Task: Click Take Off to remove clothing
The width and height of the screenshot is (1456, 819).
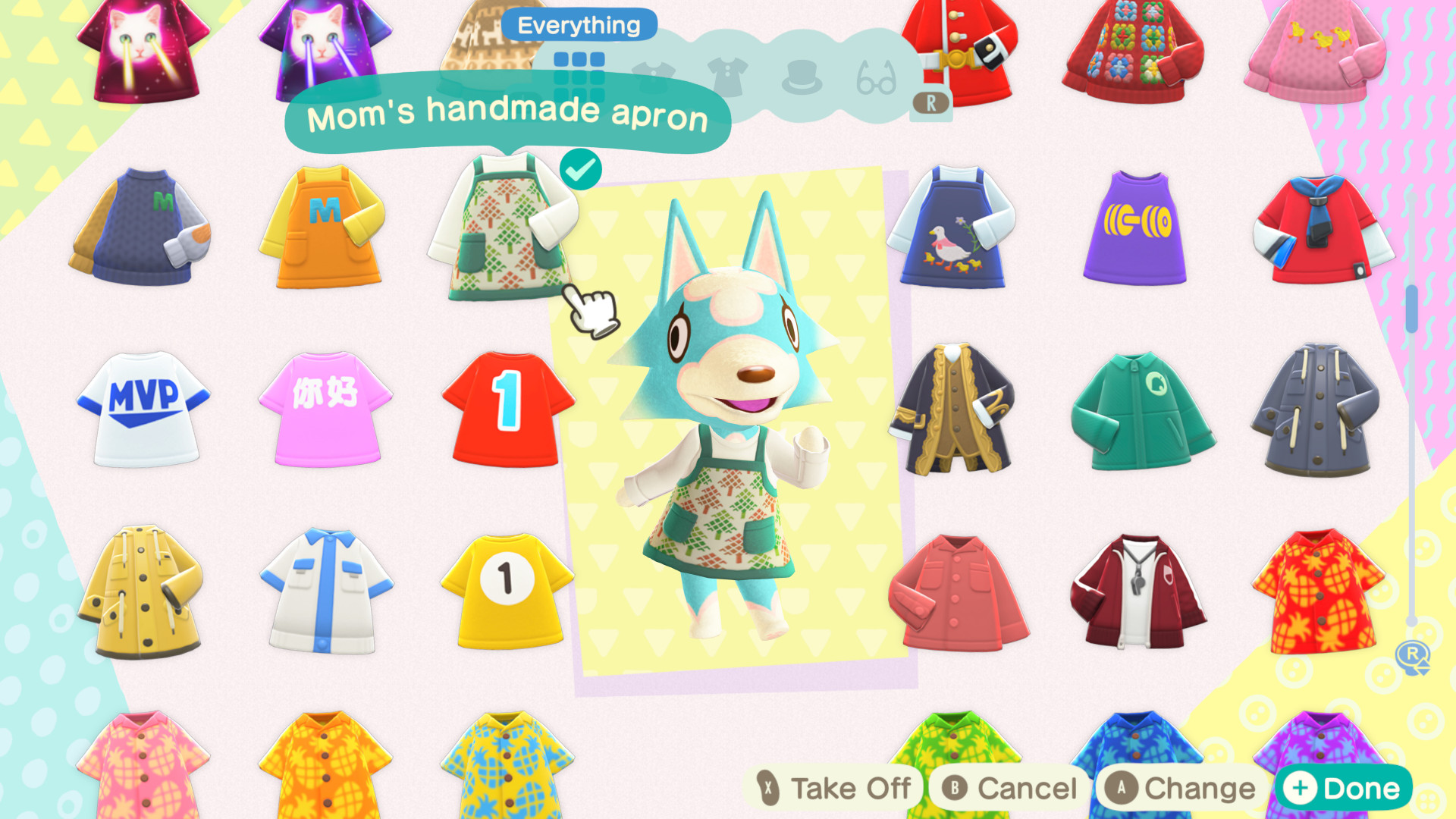Action: coord(834,787)
